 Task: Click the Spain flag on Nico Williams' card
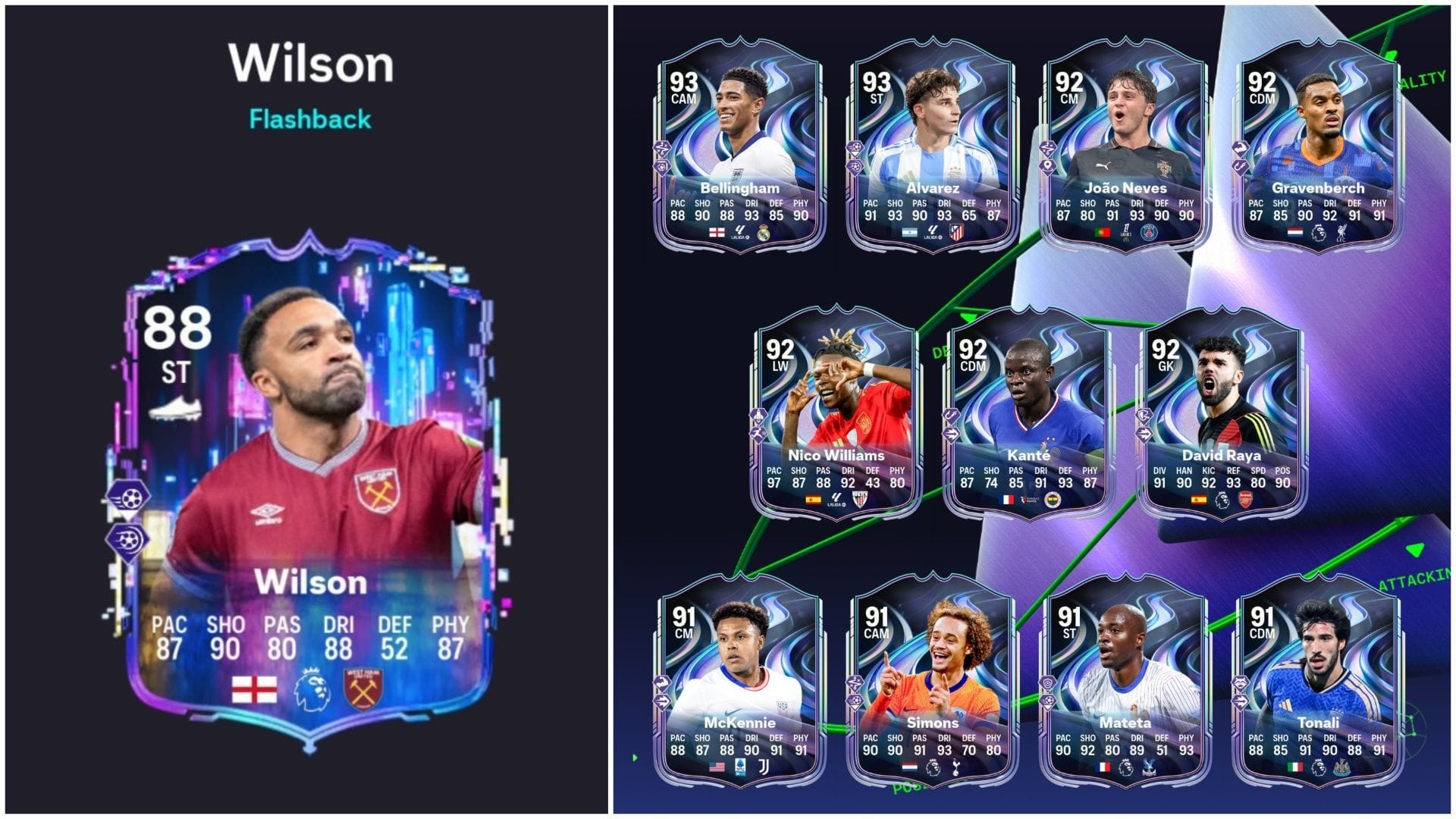pyautogui.click(x=814, y=500)
